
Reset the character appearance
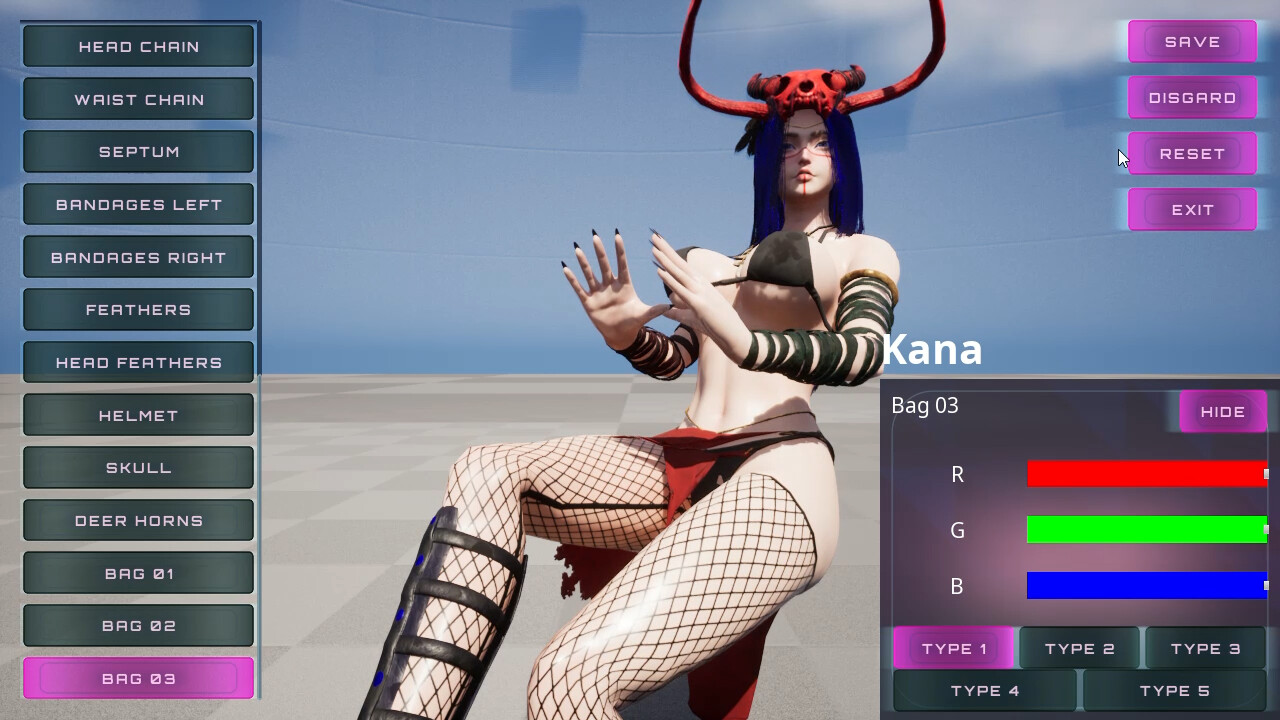point(1192,154)
